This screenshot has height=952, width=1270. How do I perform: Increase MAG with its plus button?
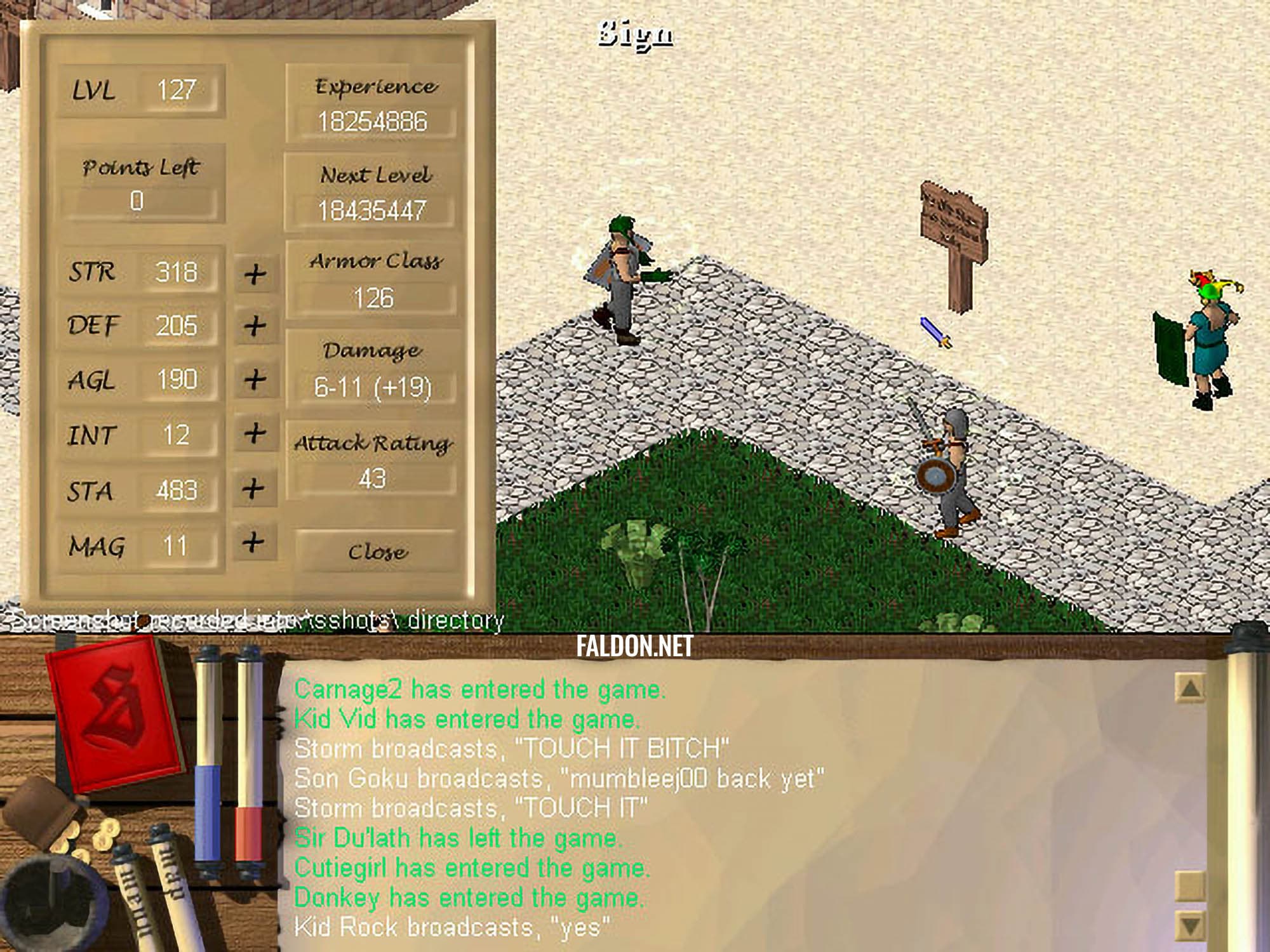pos(253,543)
